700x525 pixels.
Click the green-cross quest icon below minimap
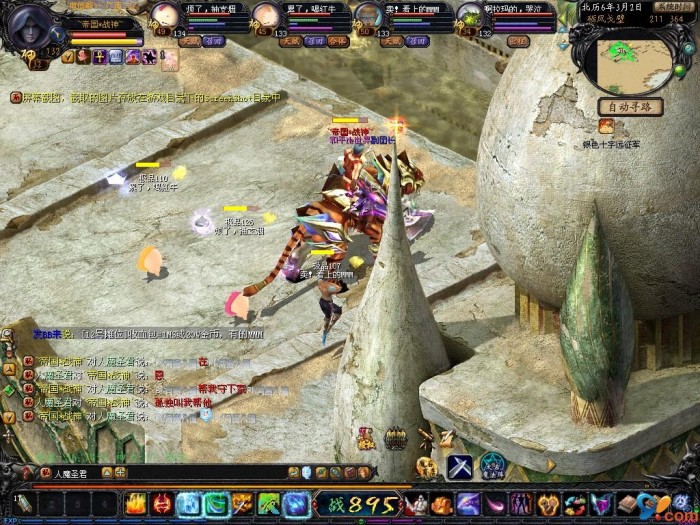(x=607, y=126)
